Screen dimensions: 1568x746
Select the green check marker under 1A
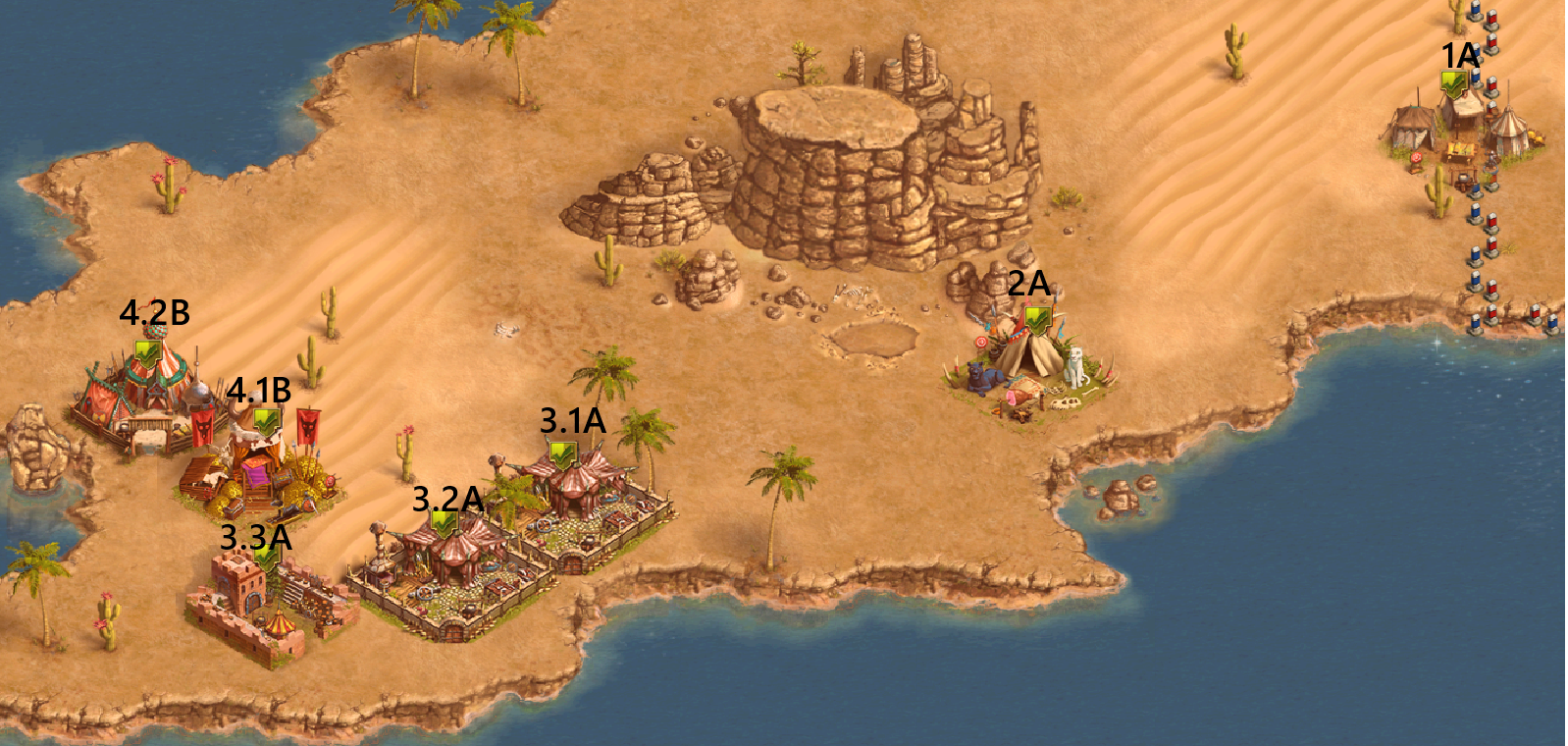click(1454, 83)
